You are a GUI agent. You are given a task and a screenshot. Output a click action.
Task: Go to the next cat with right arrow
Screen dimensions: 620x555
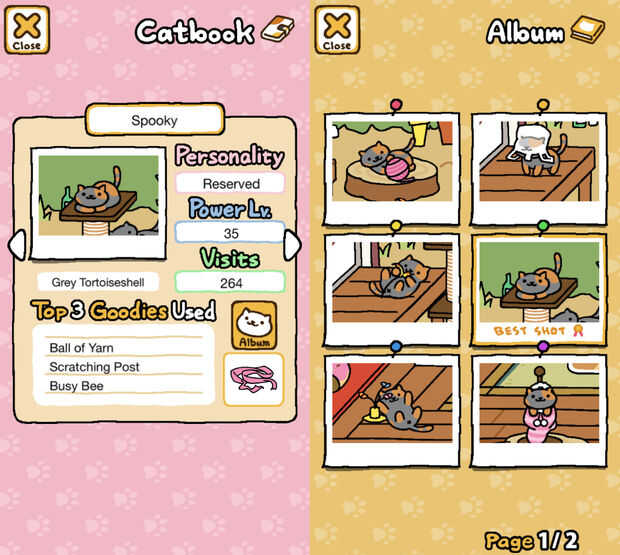(292, 244)
